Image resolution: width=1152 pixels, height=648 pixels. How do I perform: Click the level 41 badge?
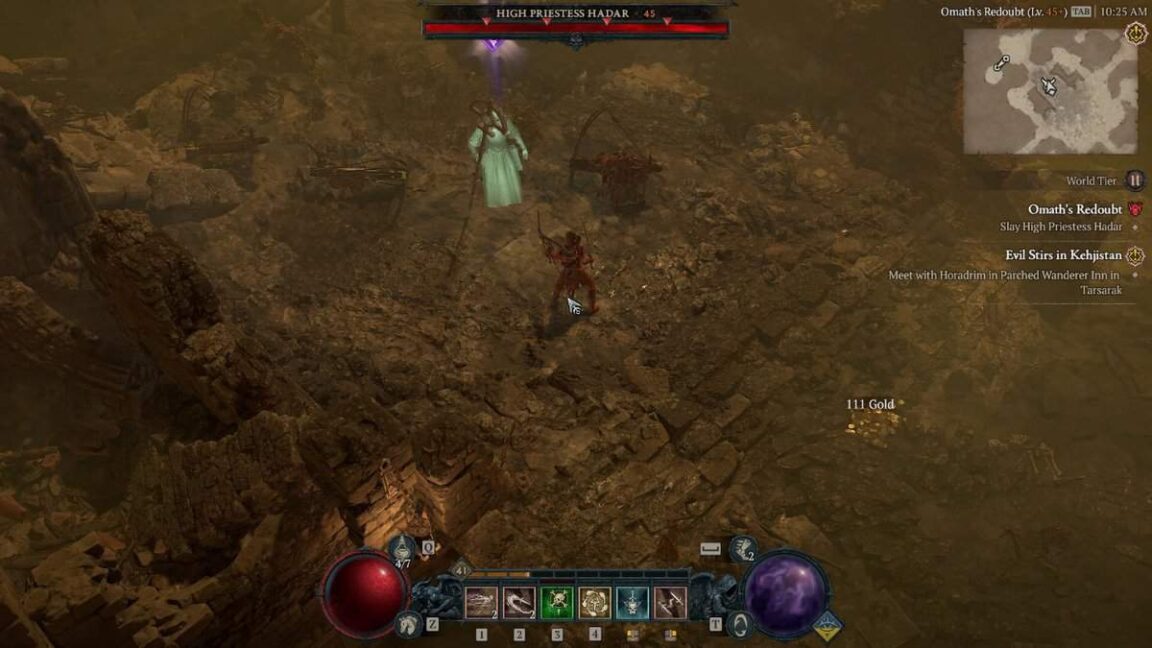point(461,569)
